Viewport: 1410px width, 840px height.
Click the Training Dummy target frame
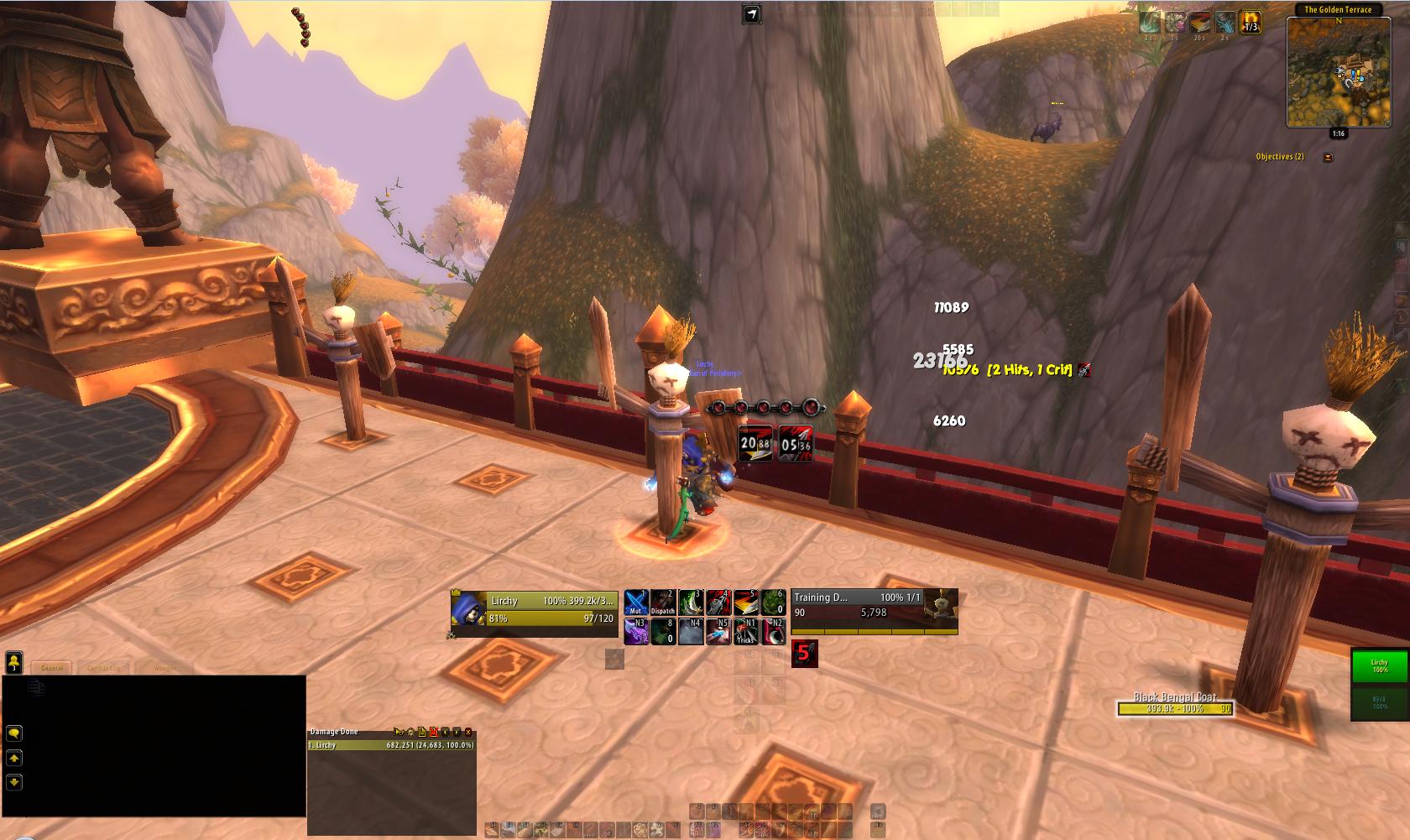(874, 611)
